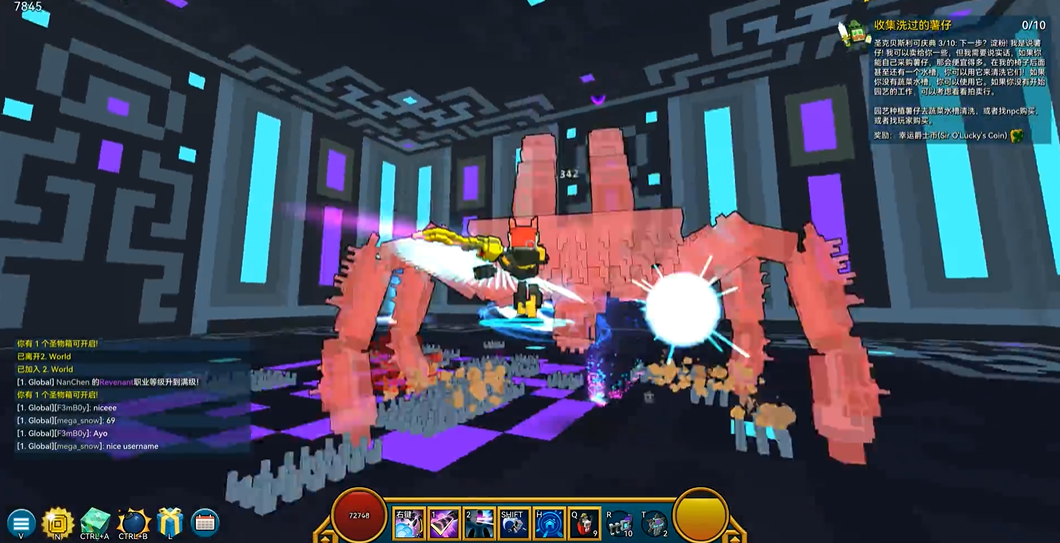Image resolution: width=1060 pixels, height=543 pixels.
Task: Use the red health flask
Action: [583, 523]
